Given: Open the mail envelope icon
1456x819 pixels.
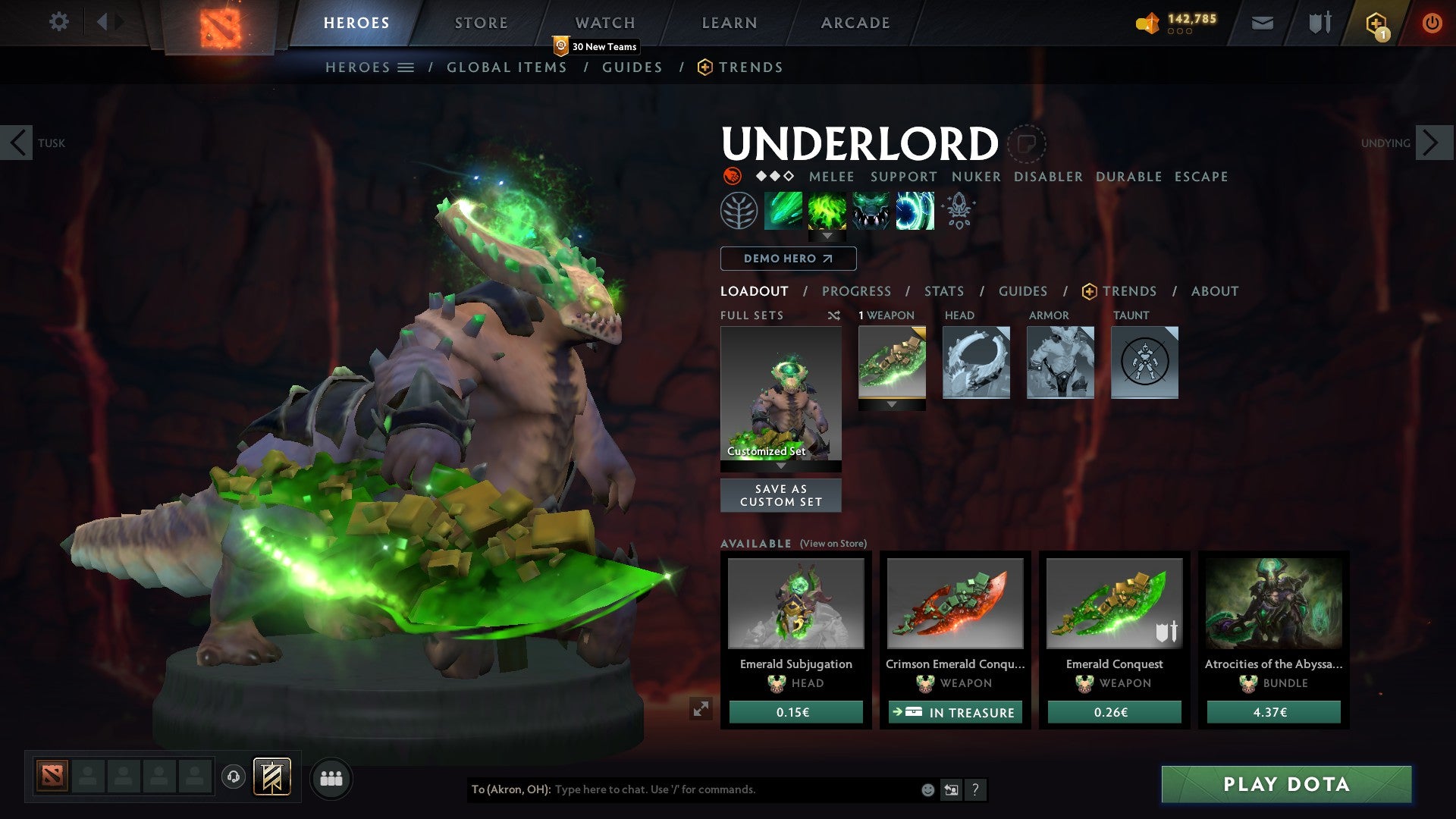Looking at the screenshot, I should point(1263,22).
